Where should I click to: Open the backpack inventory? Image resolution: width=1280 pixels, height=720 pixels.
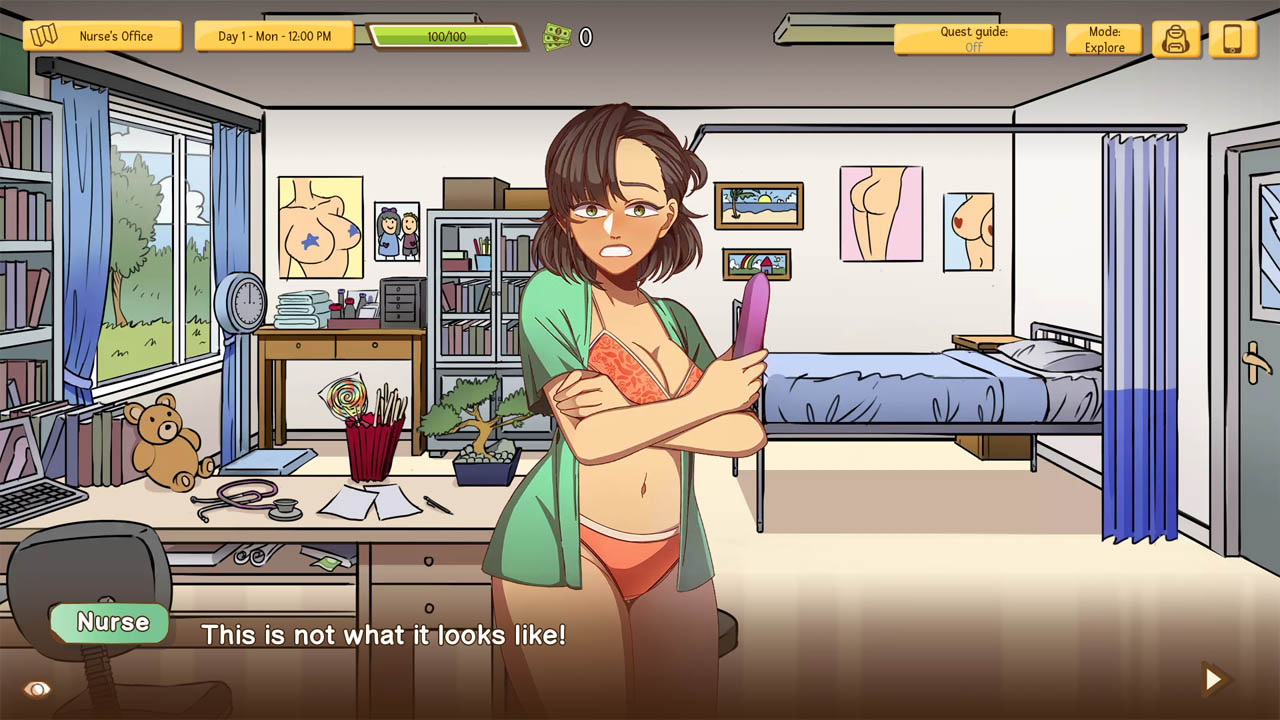(1175, 39)
